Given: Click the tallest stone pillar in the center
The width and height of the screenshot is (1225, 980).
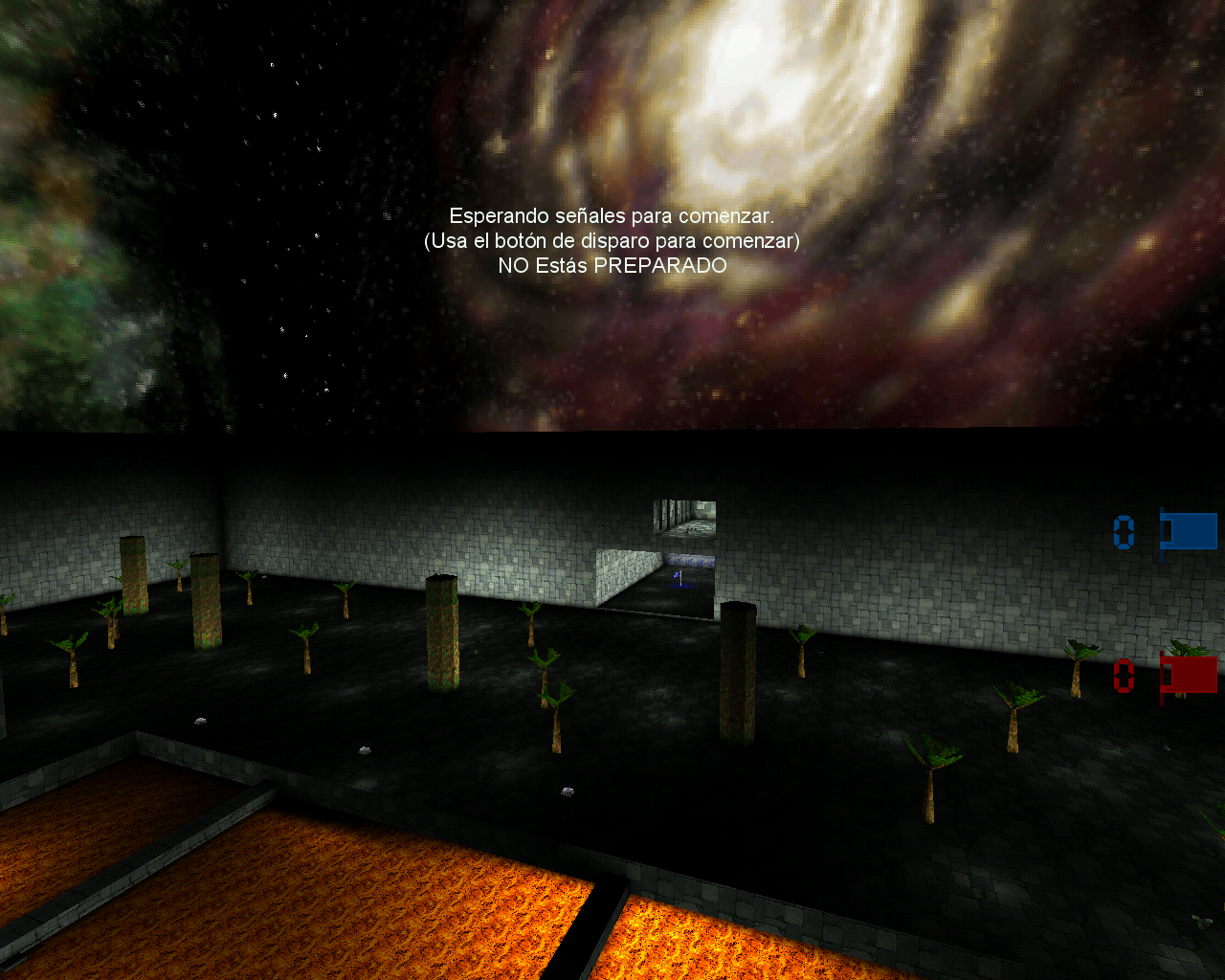Looking at the screenshot, I should pyautogui.click(x=443, y=632).
